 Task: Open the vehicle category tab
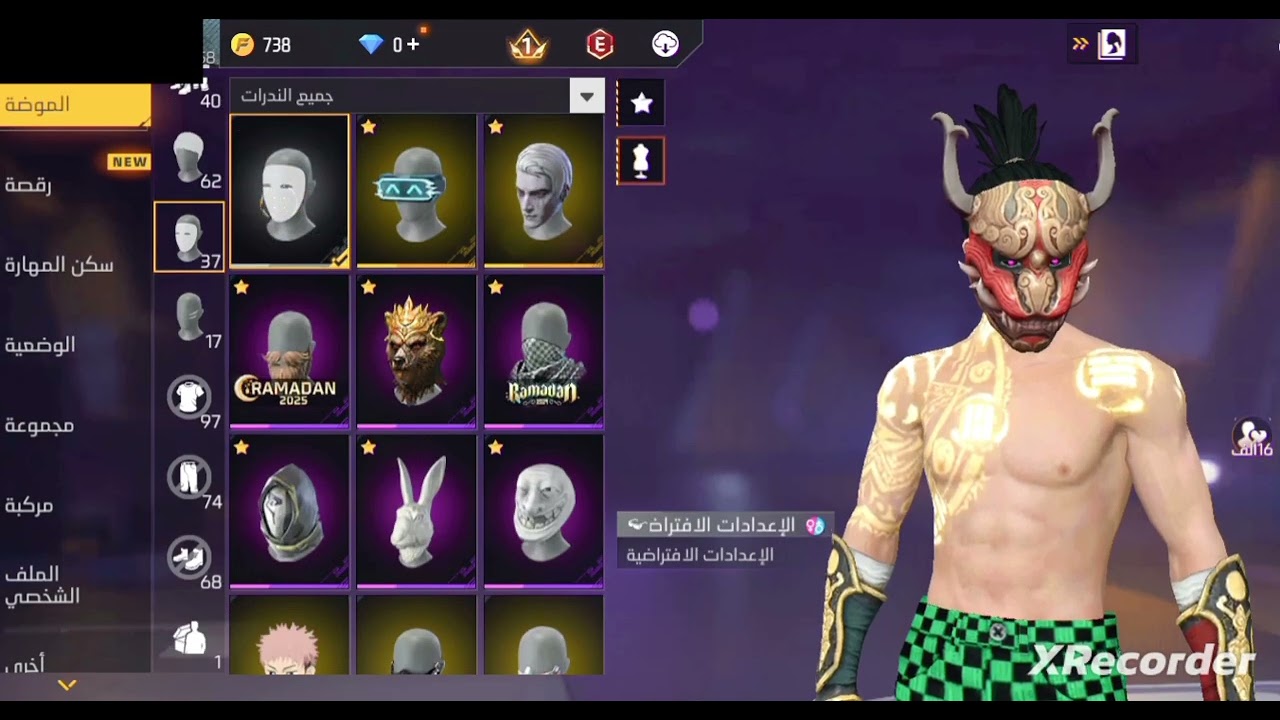(x=30, y=505)
